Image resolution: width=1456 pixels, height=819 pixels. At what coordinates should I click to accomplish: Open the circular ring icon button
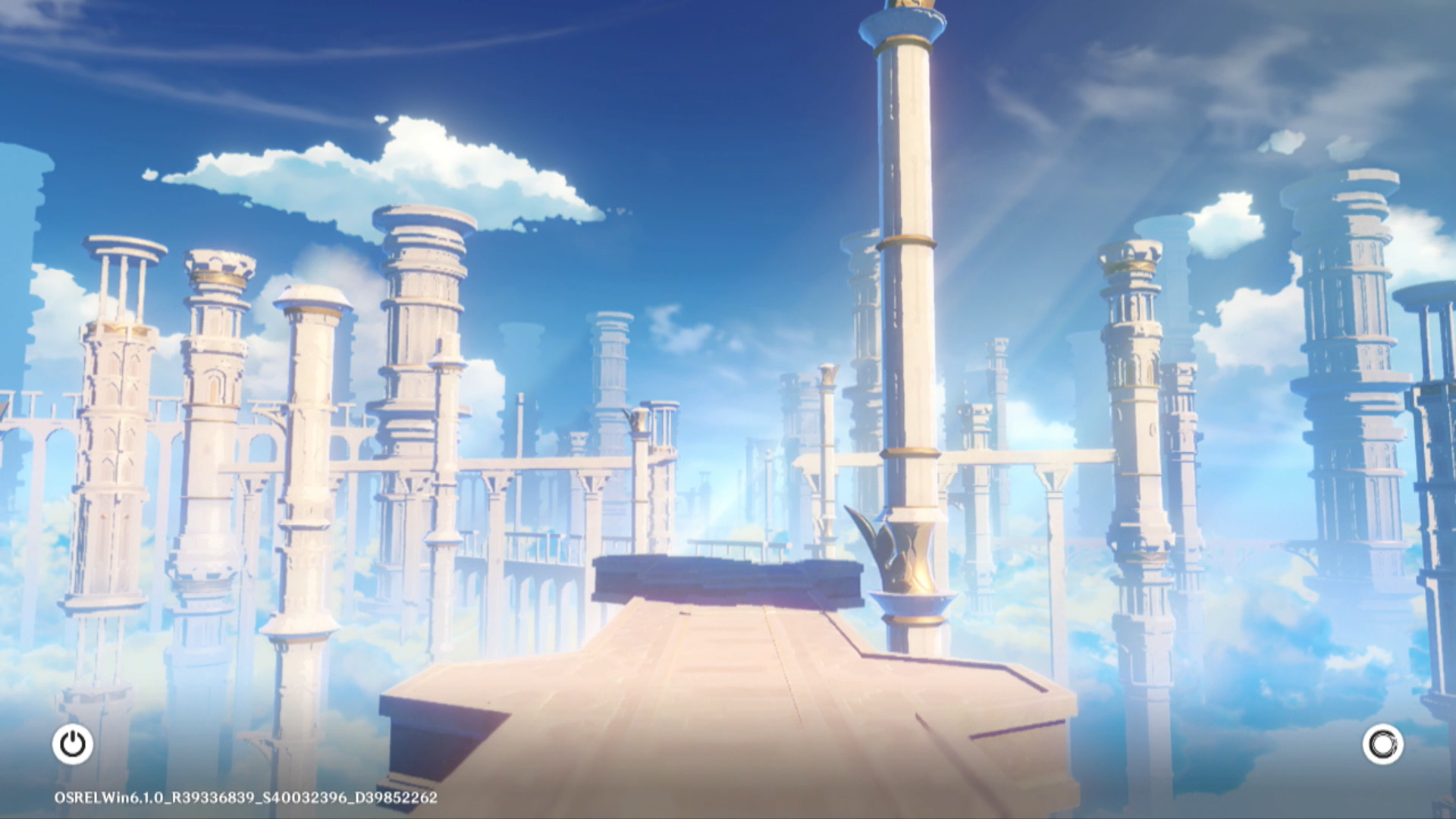(x=1382, y=744)
